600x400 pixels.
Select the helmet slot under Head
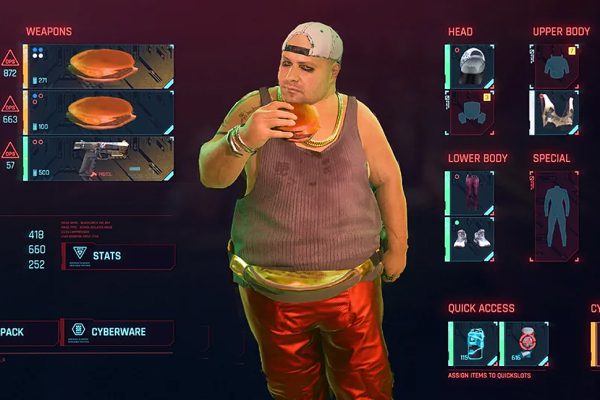click(x=470, y=66)
